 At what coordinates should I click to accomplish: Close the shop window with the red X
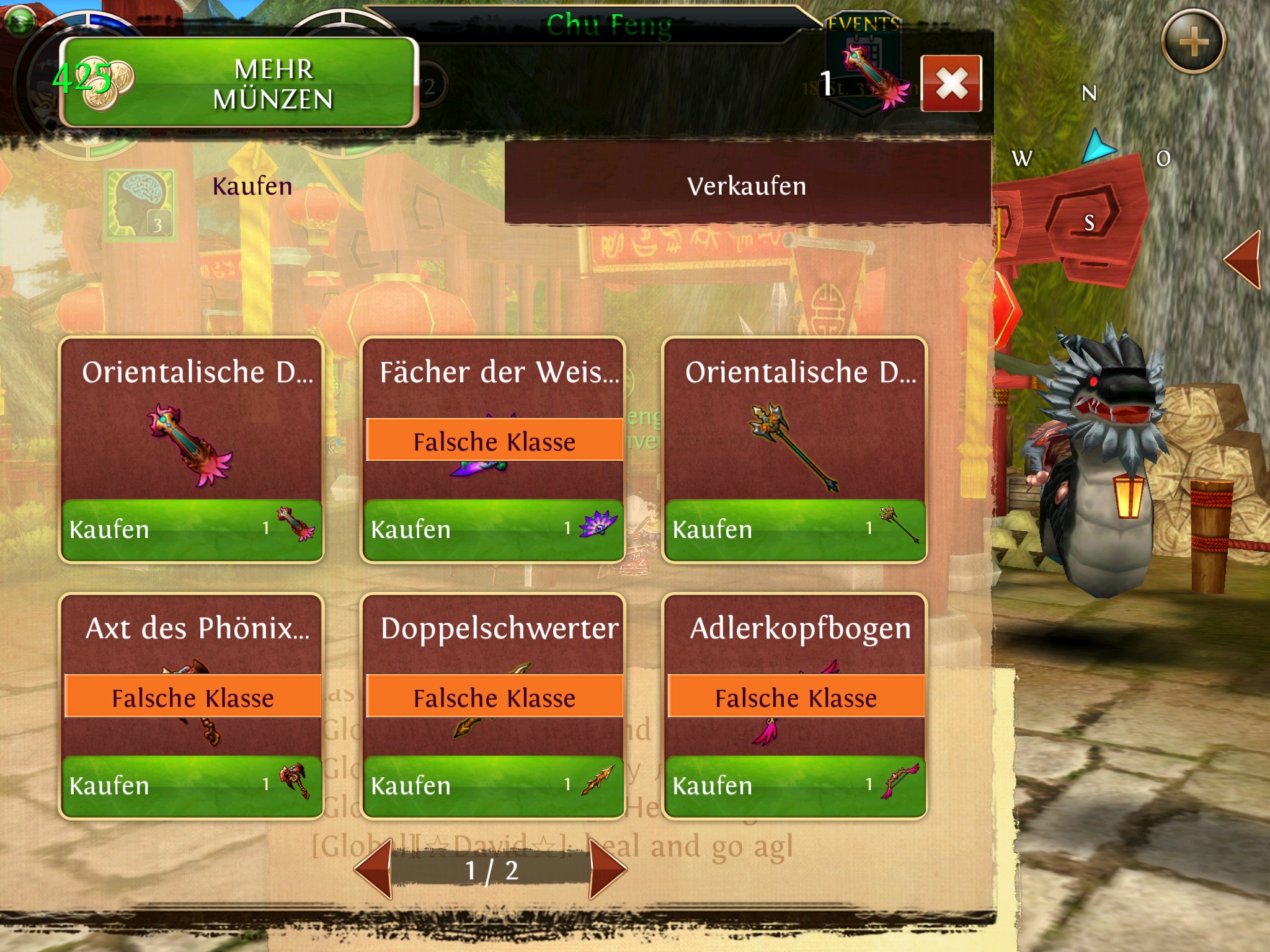951,84
